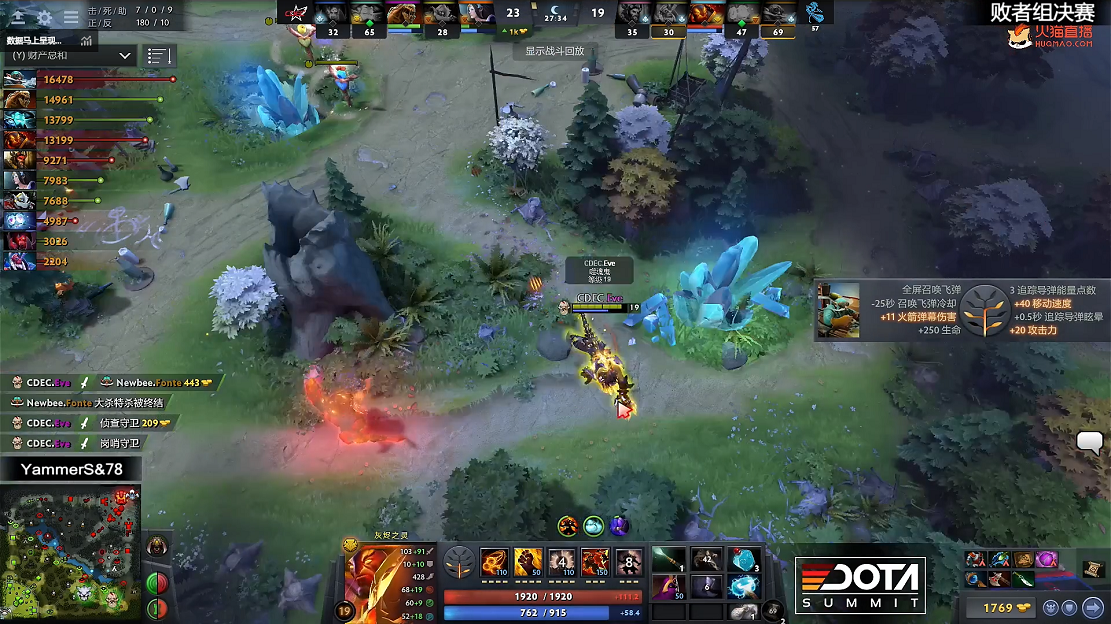1111x624 pixels.
Task: Toggle the list view button beside the dropdown
Action: (x=159, y=56)
